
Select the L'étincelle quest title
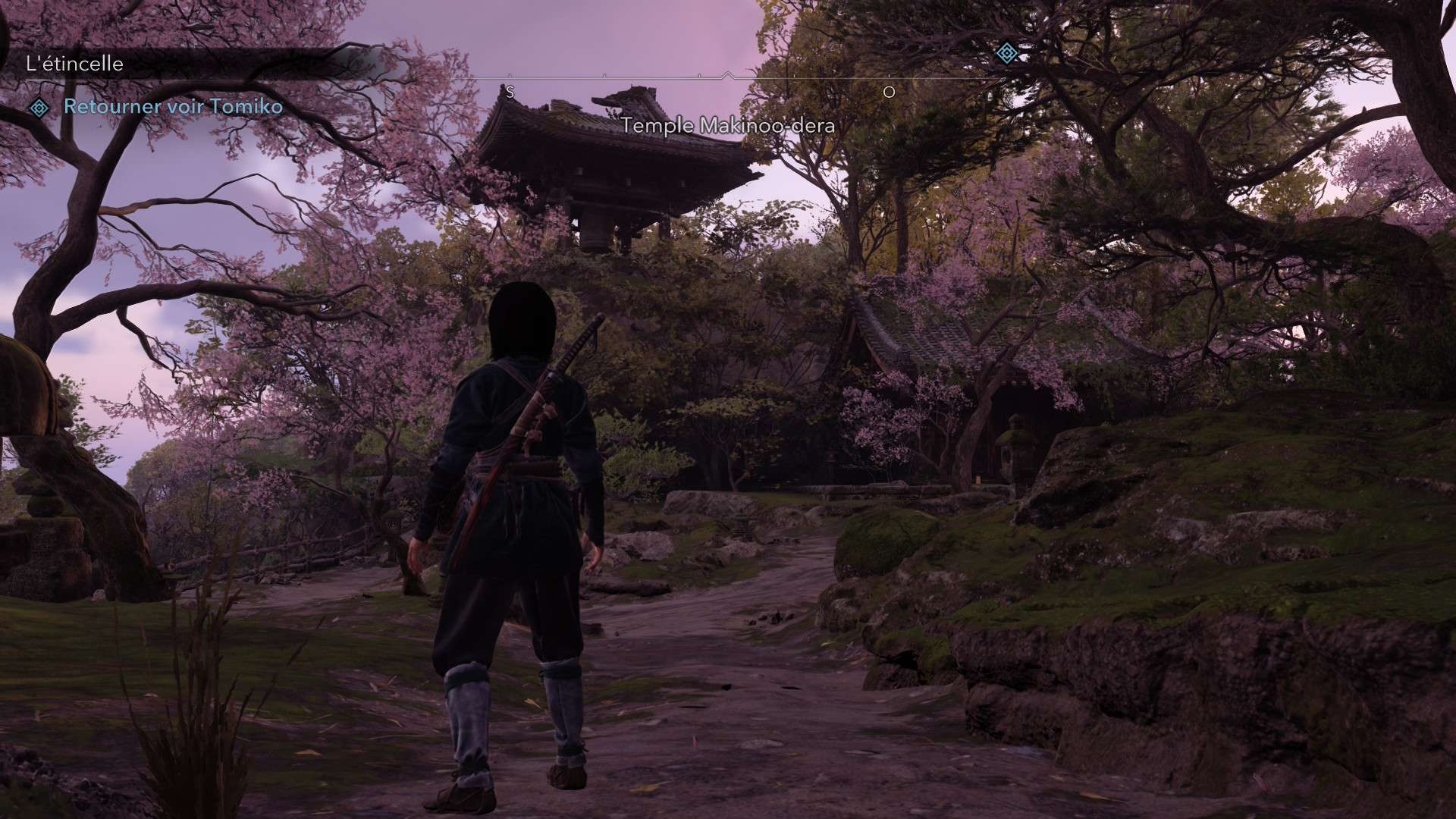[74, 64]
